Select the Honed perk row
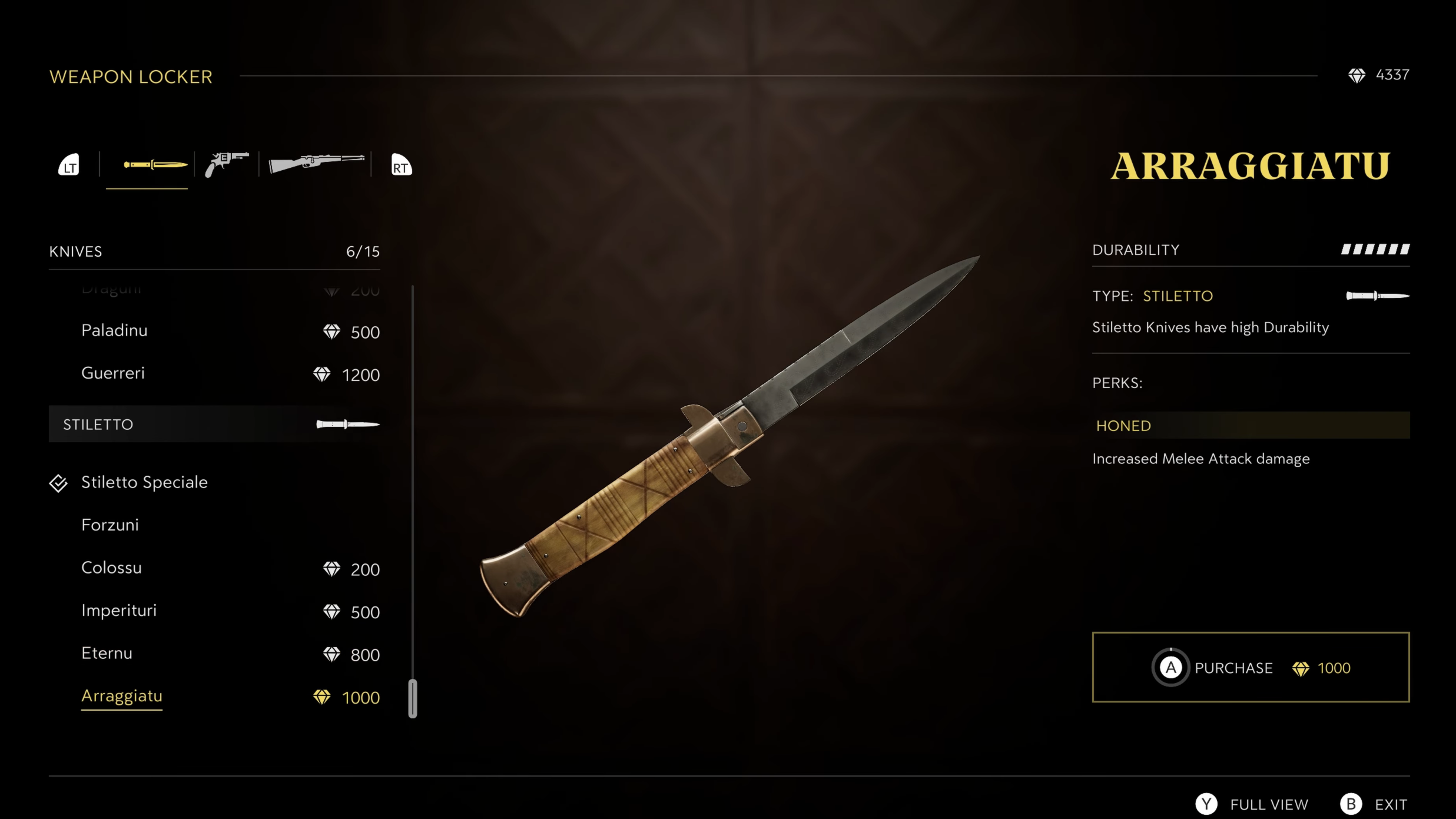This screenshot has height=819, width=1456. 1251,426
